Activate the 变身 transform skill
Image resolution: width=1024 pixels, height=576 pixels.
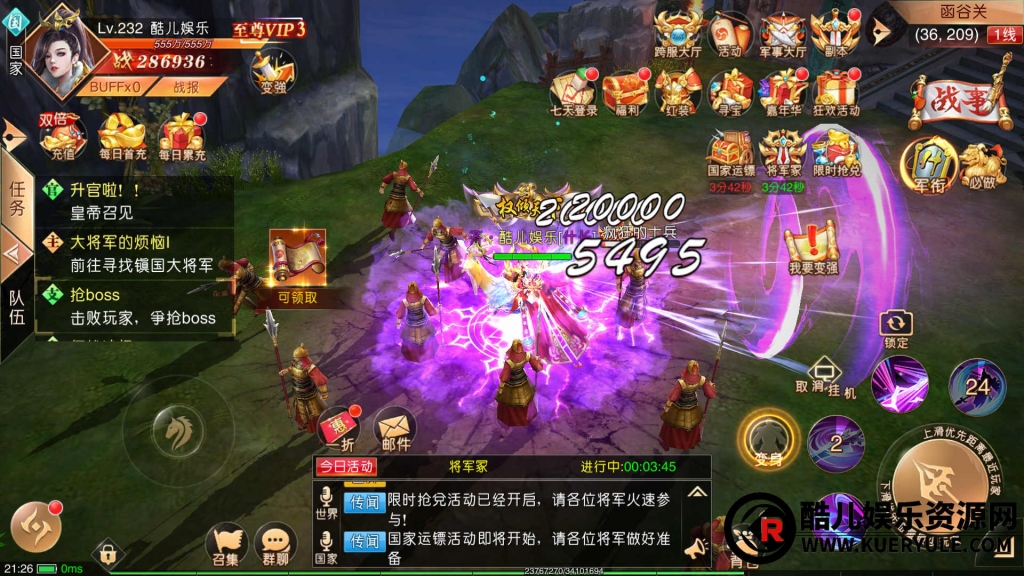768,437
